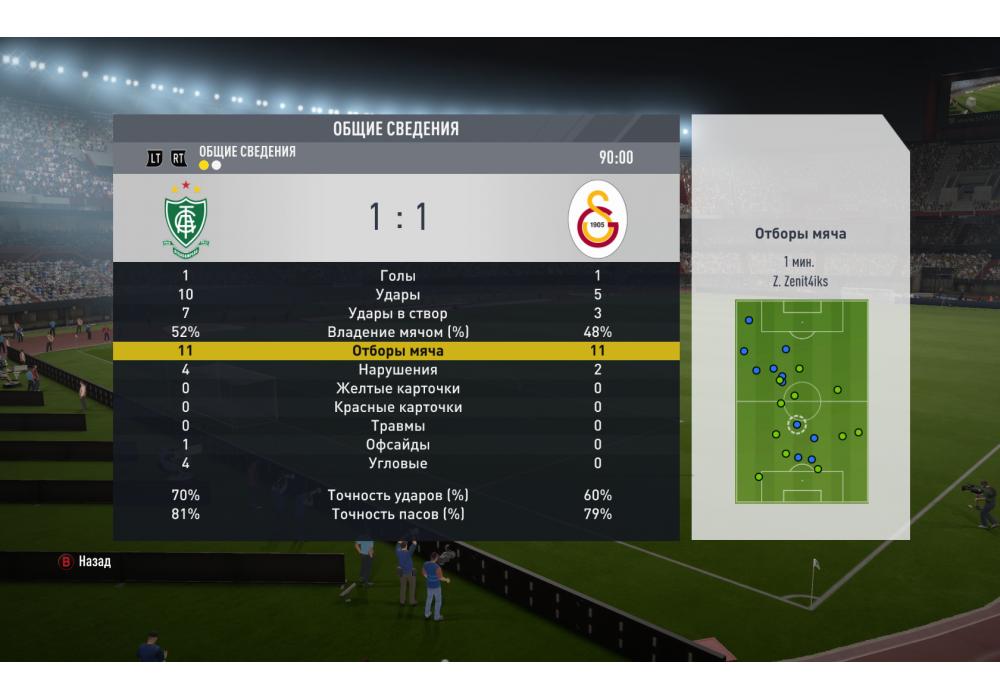Select the Владение мячом (%) row
The height and width of the screenshot is (700, 1000).
click(397, 332)
